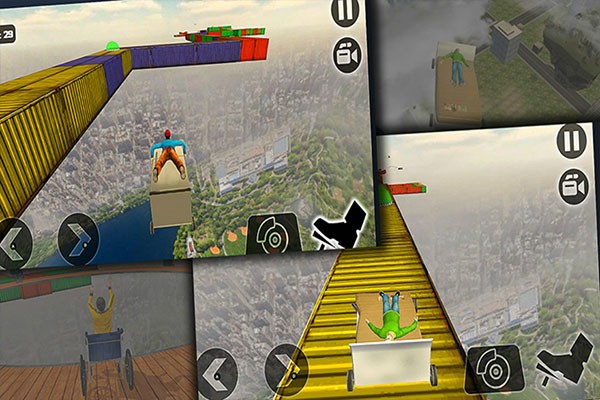
Task: Change camera in the yellow ramp screenshot
Action: click(x=573, y=187)
